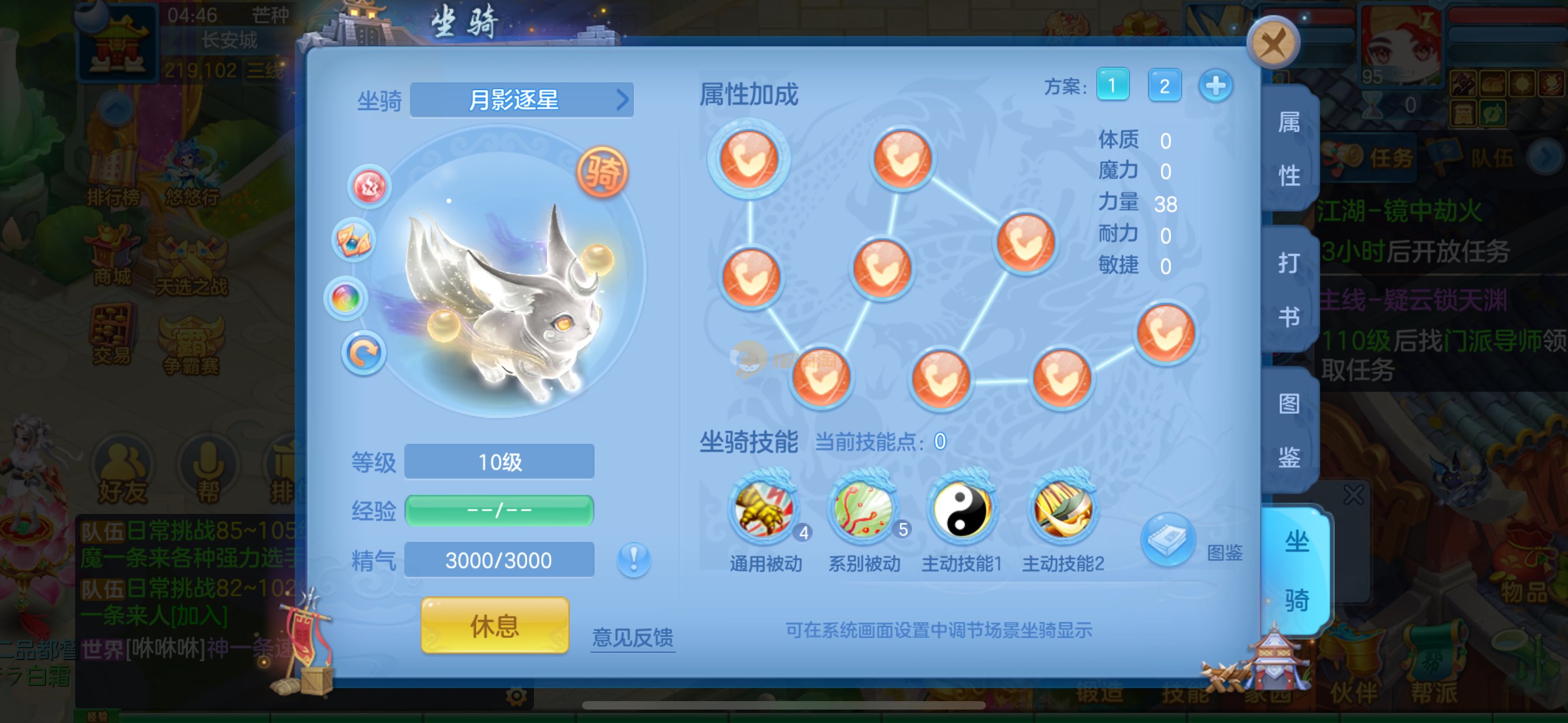Image resolution: width=1568 pixels, height=723 pixels.
Task: Show stamina info via exclamation icon
Action: coord(633,559)
